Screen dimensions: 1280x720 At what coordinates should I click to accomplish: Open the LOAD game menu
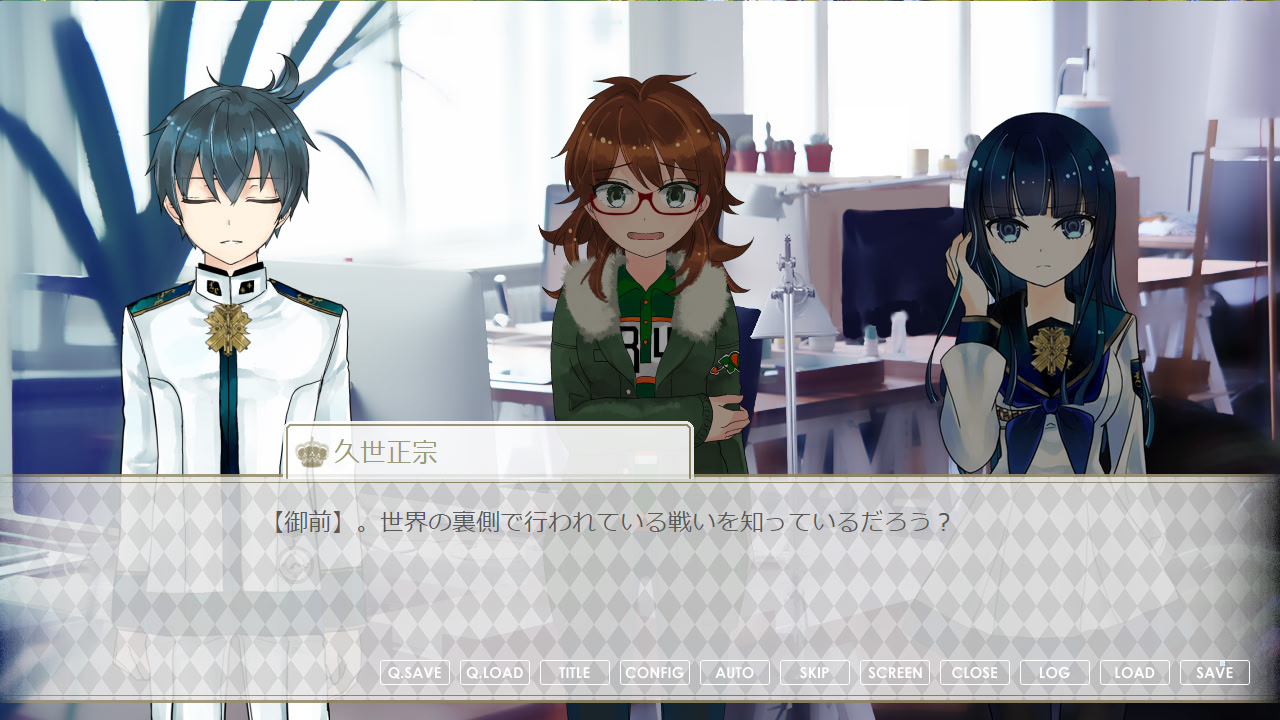[1134, 672]
